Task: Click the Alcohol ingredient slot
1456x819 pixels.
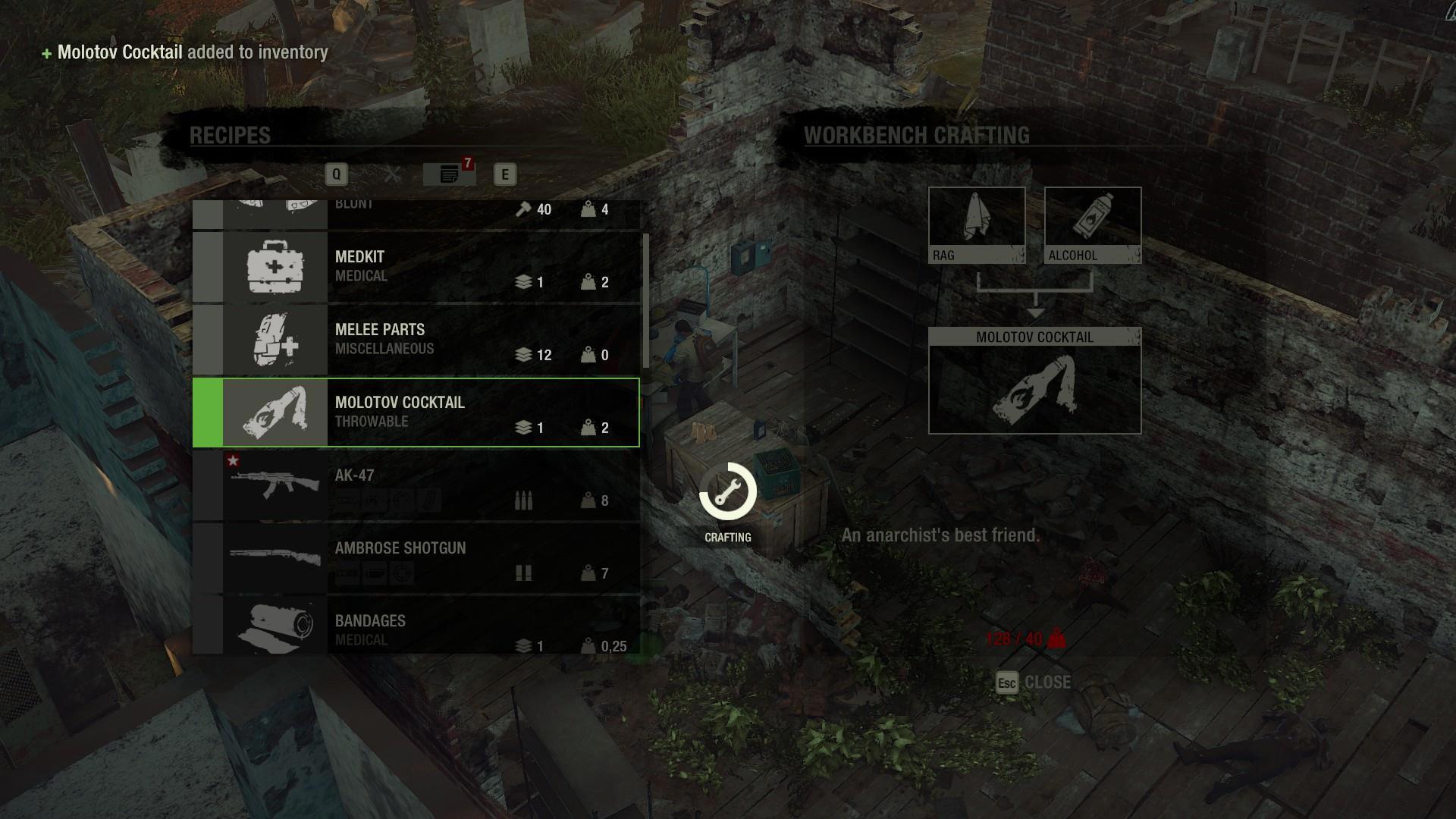Action: pos(1093,225)
